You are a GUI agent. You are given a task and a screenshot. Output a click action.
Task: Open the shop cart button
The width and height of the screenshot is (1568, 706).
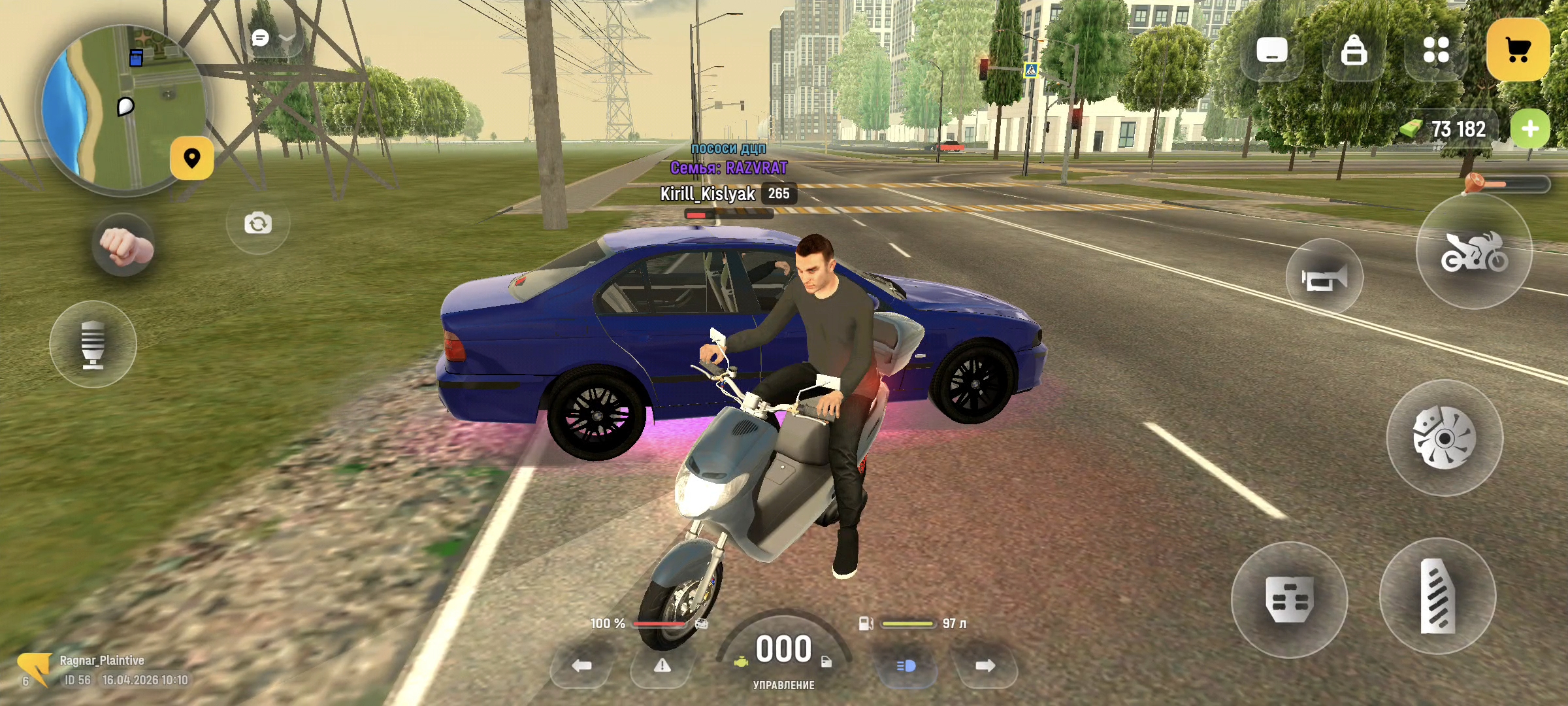coord(1518,50)
